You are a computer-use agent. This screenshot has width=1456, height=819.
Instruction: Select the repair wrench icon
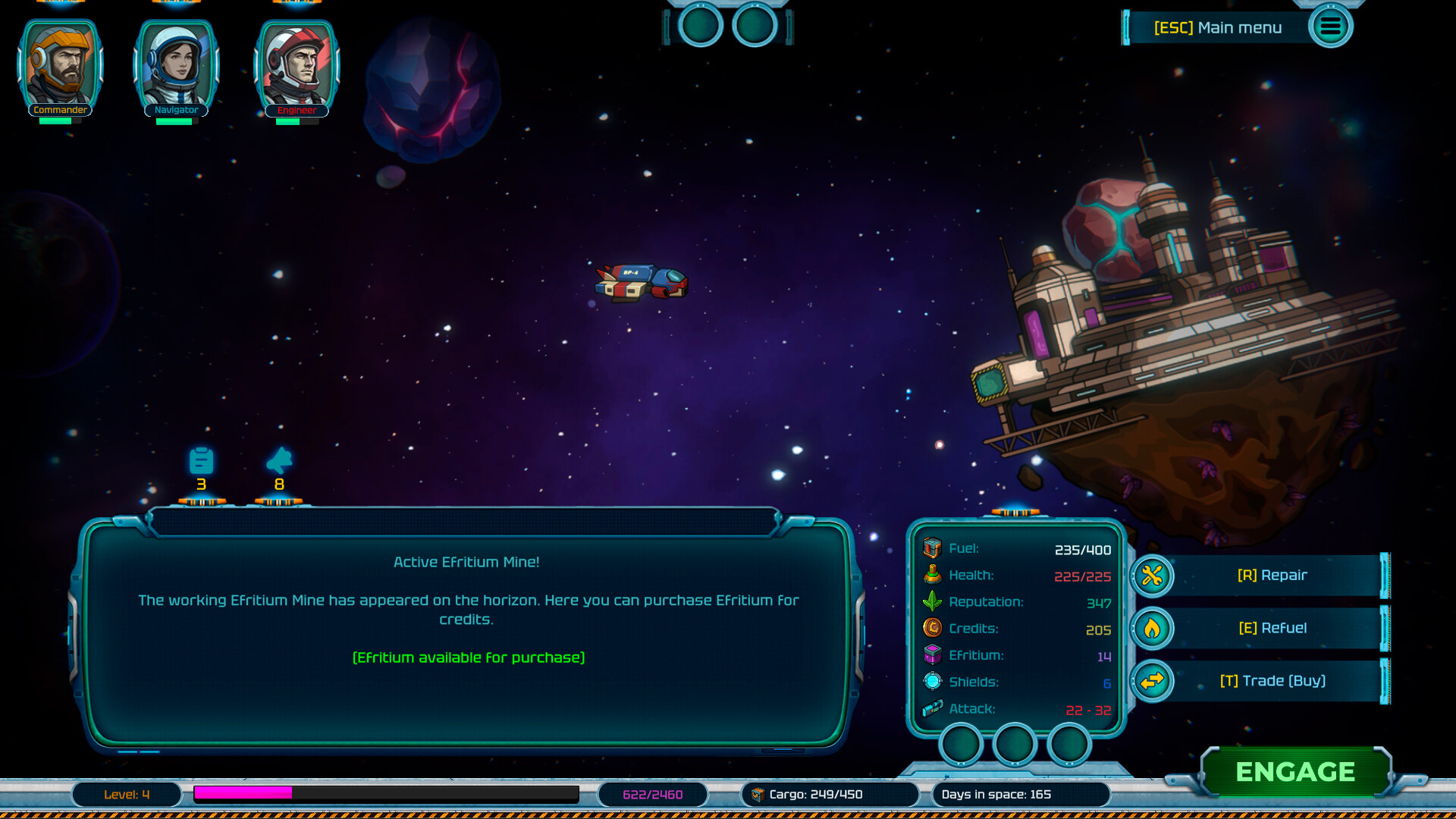1152,576
